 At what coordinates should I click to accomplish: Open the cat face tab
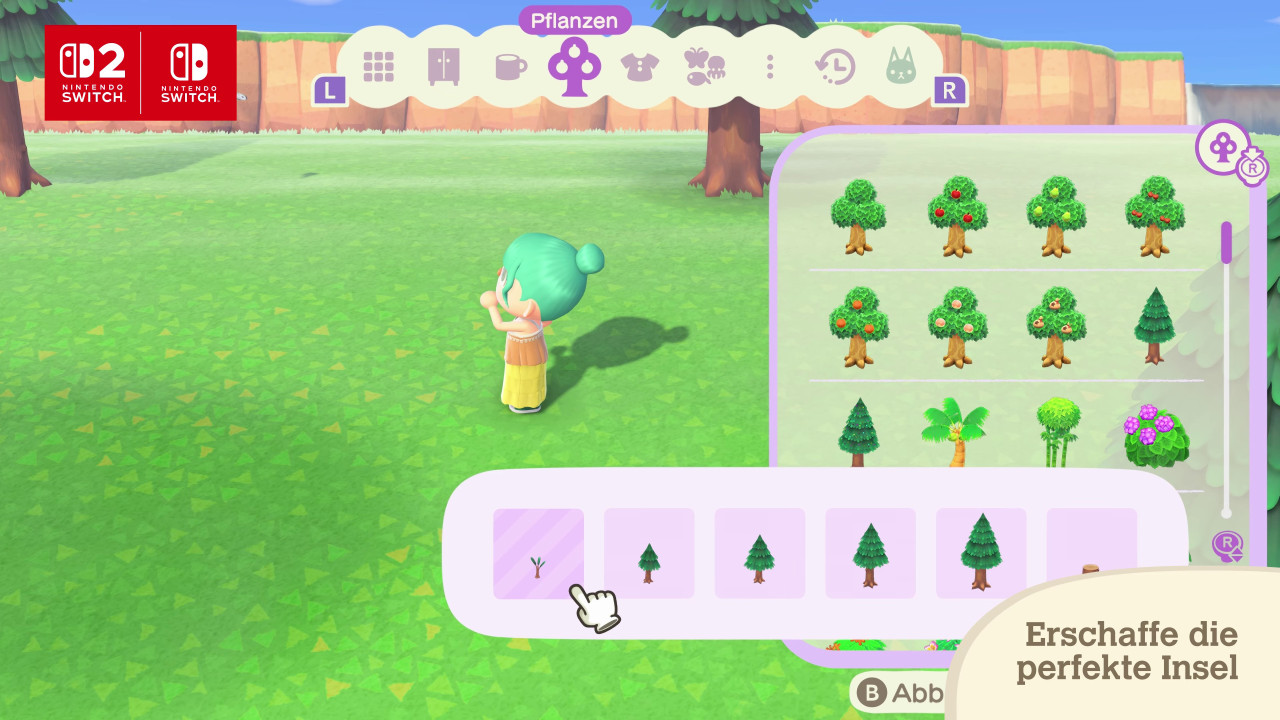pos(901,67)
